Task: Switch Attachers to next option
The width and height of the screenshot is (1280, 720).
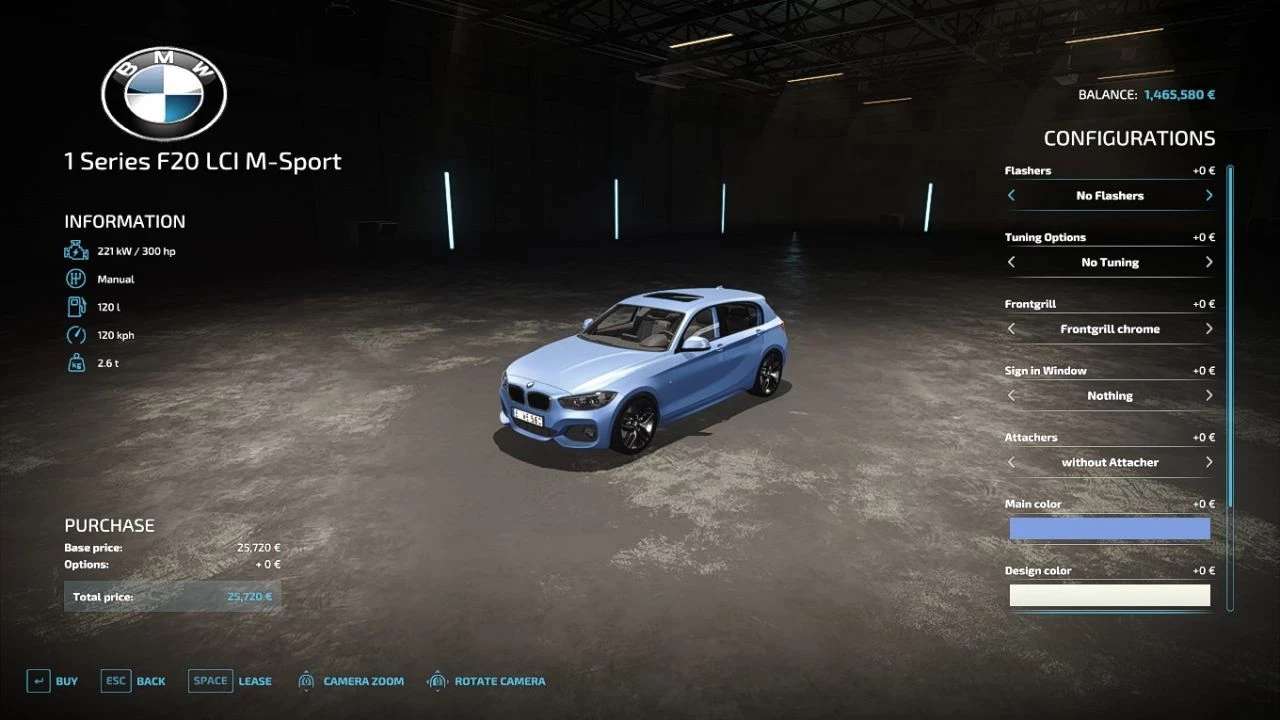Action: [x=1209, y=462]
